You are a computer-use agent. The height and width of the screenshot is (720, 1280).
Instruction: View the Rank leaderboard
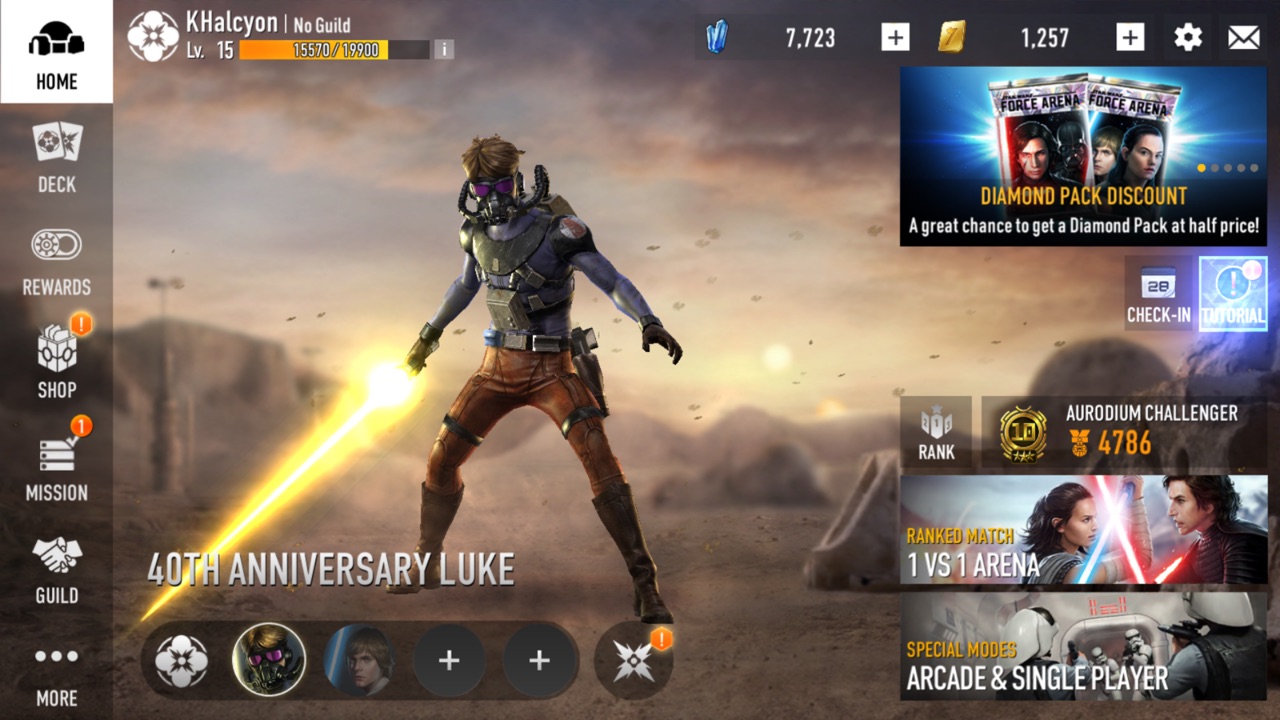[936, 433]
